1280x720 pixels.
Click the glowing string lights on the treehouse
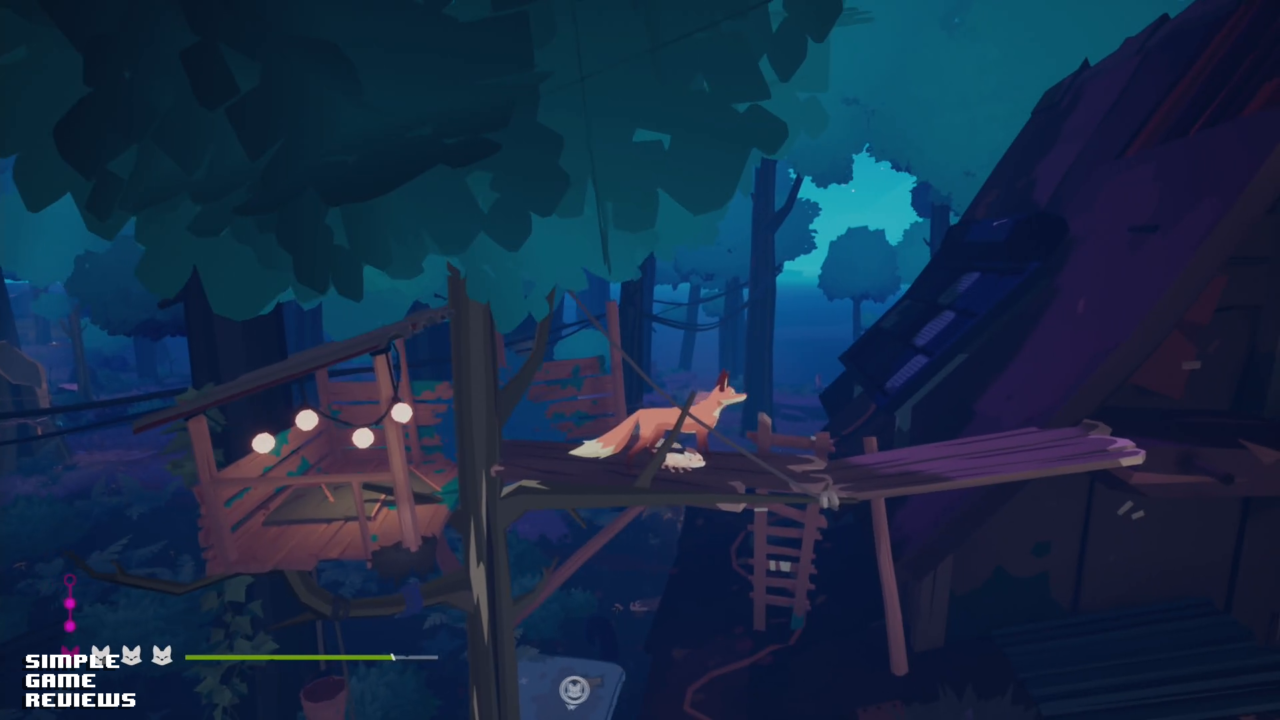click(x=330, y=430)
